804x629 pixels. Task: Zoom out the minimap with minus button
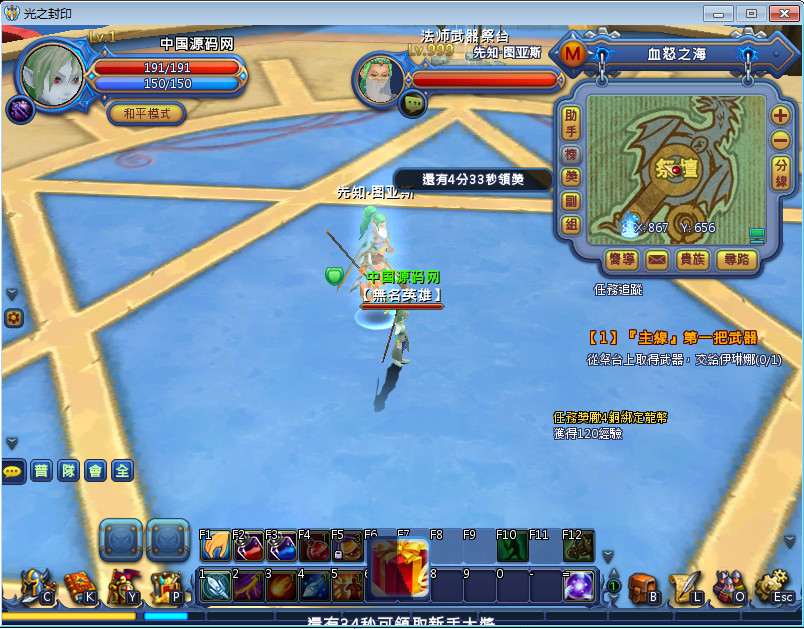pyautogui.click(x=781, y=141)
